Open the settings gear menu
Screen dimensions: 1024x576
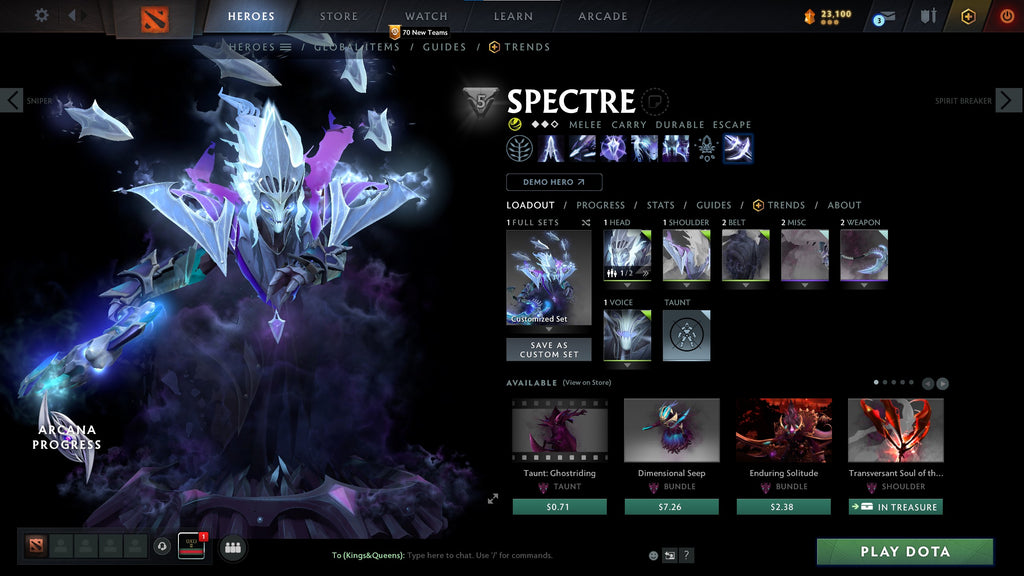[x=42, y=15]
